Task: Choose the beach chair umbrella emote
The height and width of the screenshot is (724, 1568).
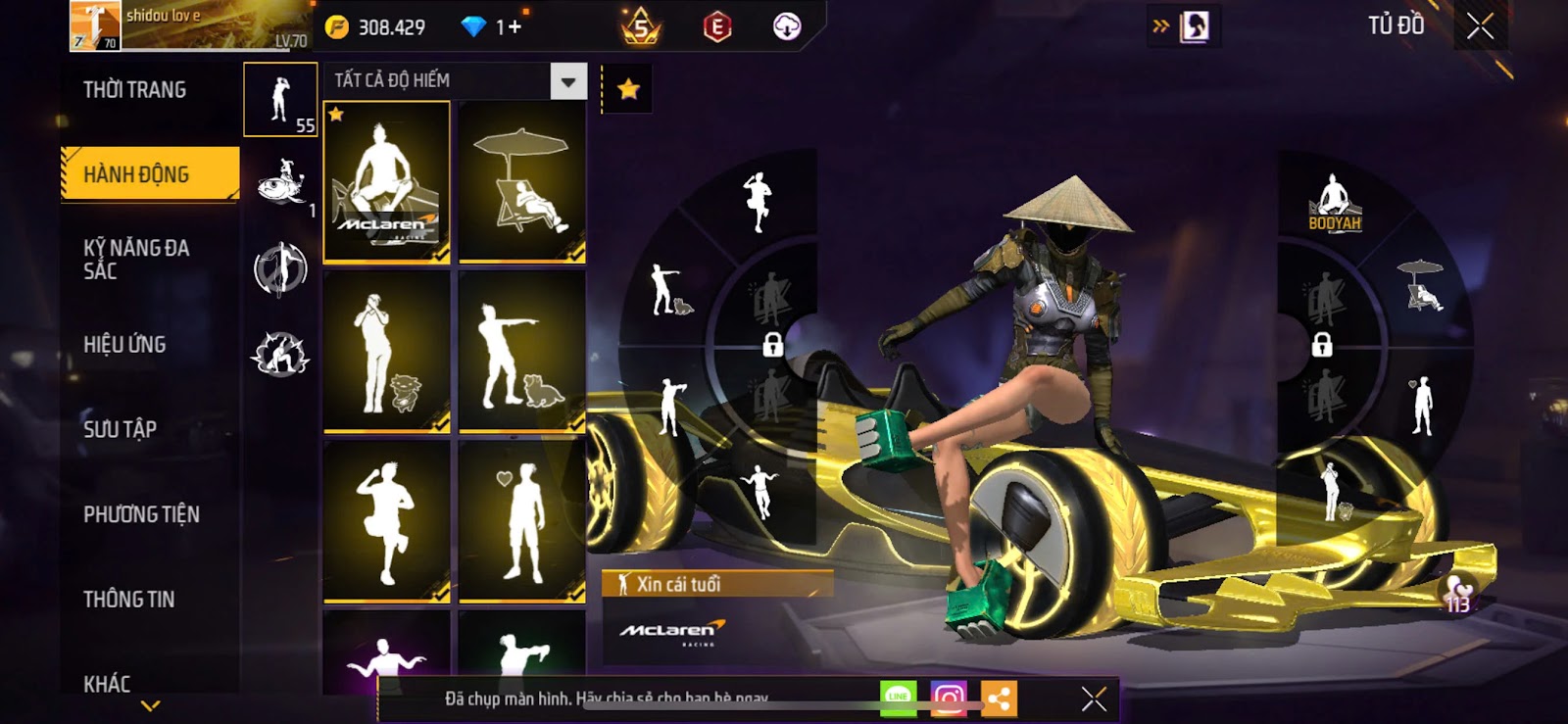Action: pyautogui.click(x=521, y=182)
